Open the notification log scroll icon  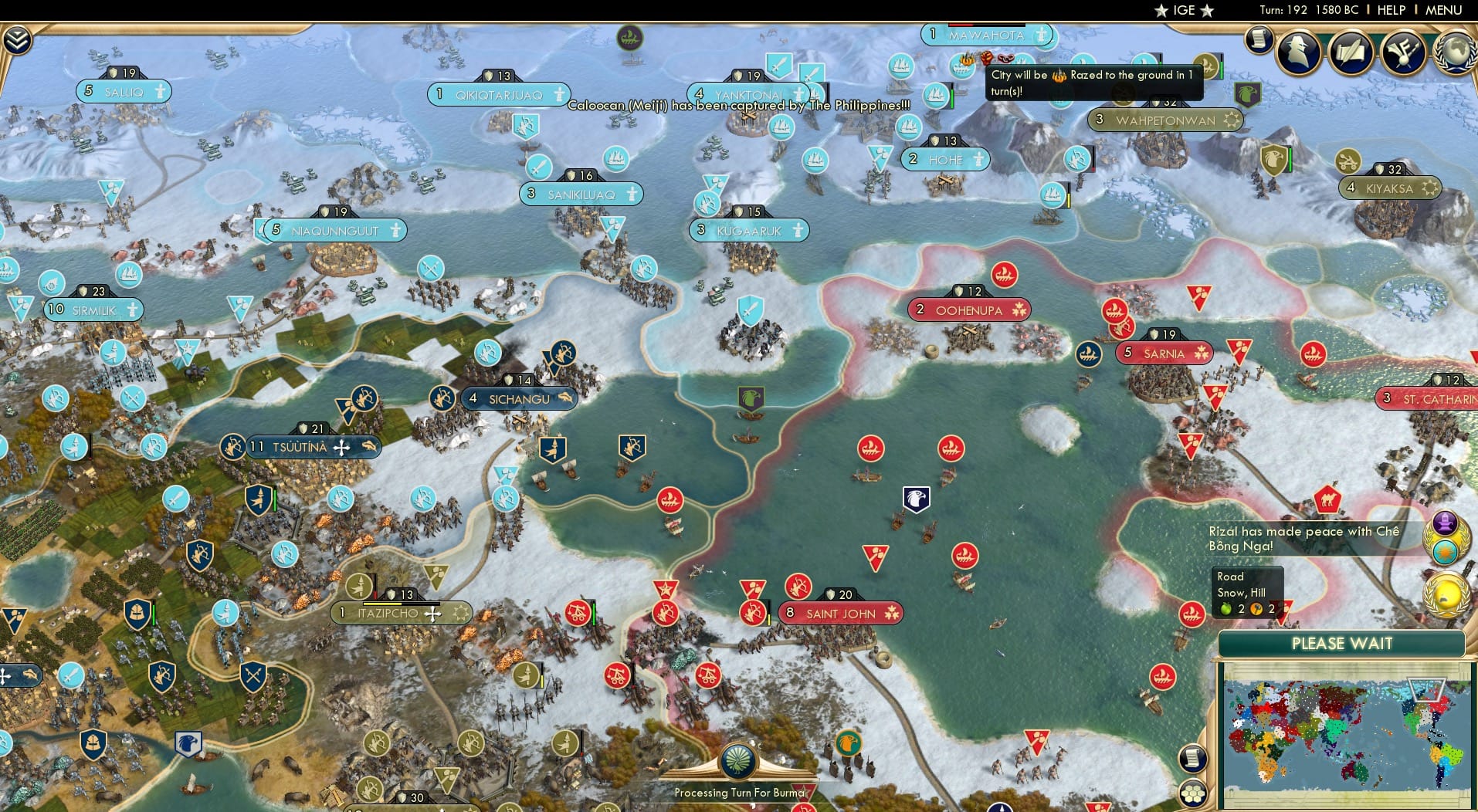[x=1259, y=40]
